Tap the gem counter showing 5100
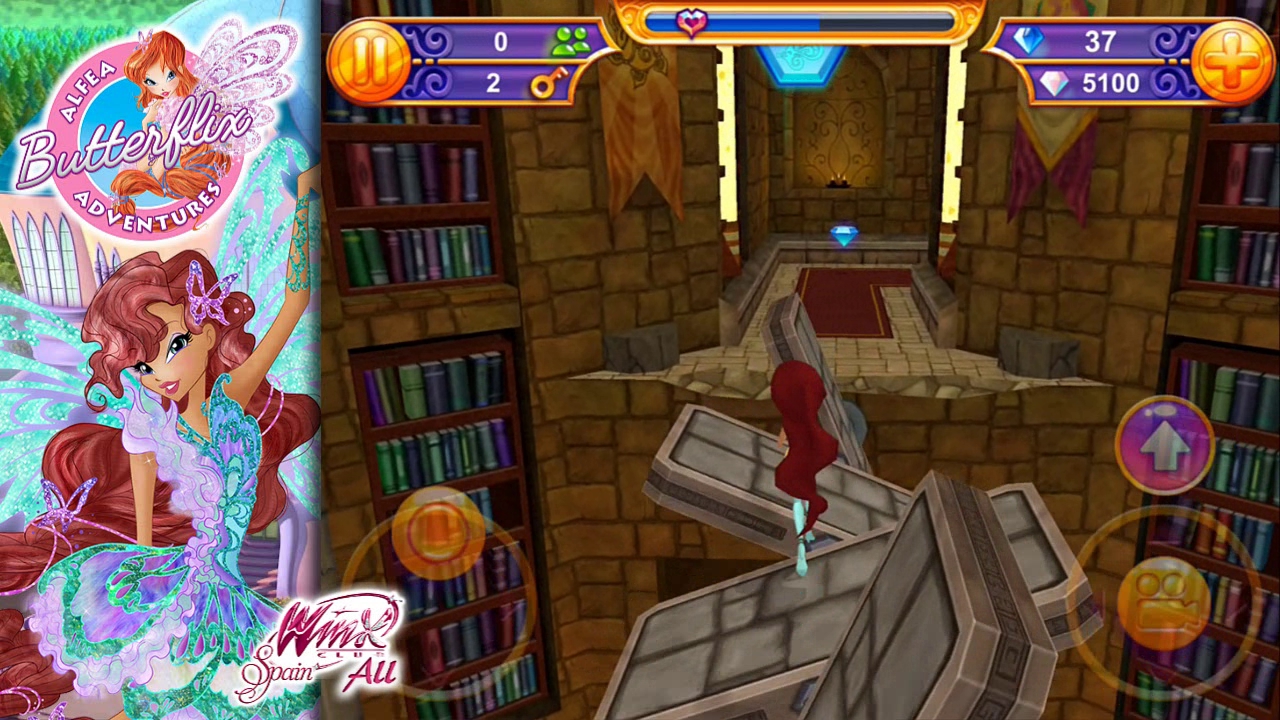Screen dimensions: 1280x720 pos(1110,82)
